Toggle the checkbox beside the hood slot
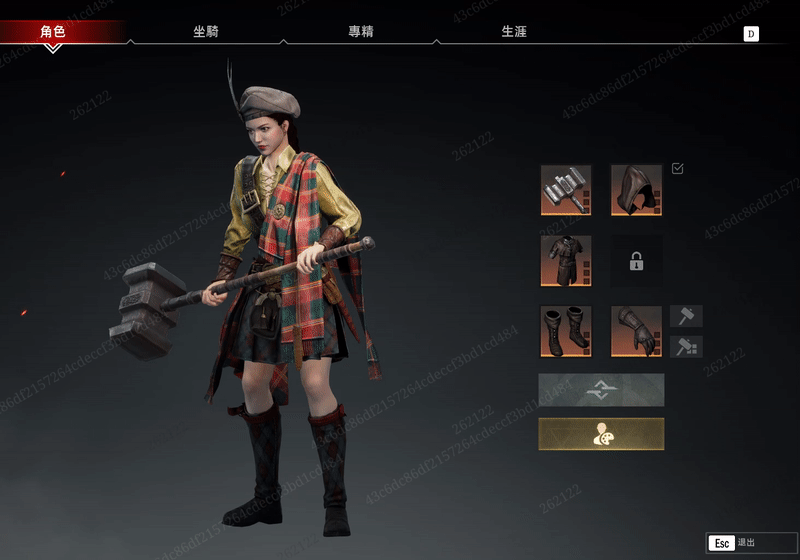Image resolution: width=800 pixels, height=560 pixels. tap(678, 169)
